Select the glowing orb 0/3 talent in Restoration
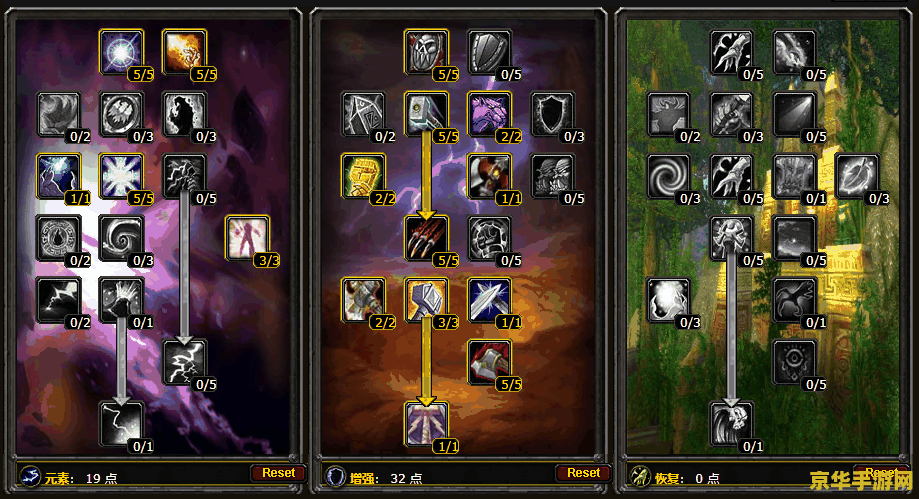The image size is (919, 499). 668,300
